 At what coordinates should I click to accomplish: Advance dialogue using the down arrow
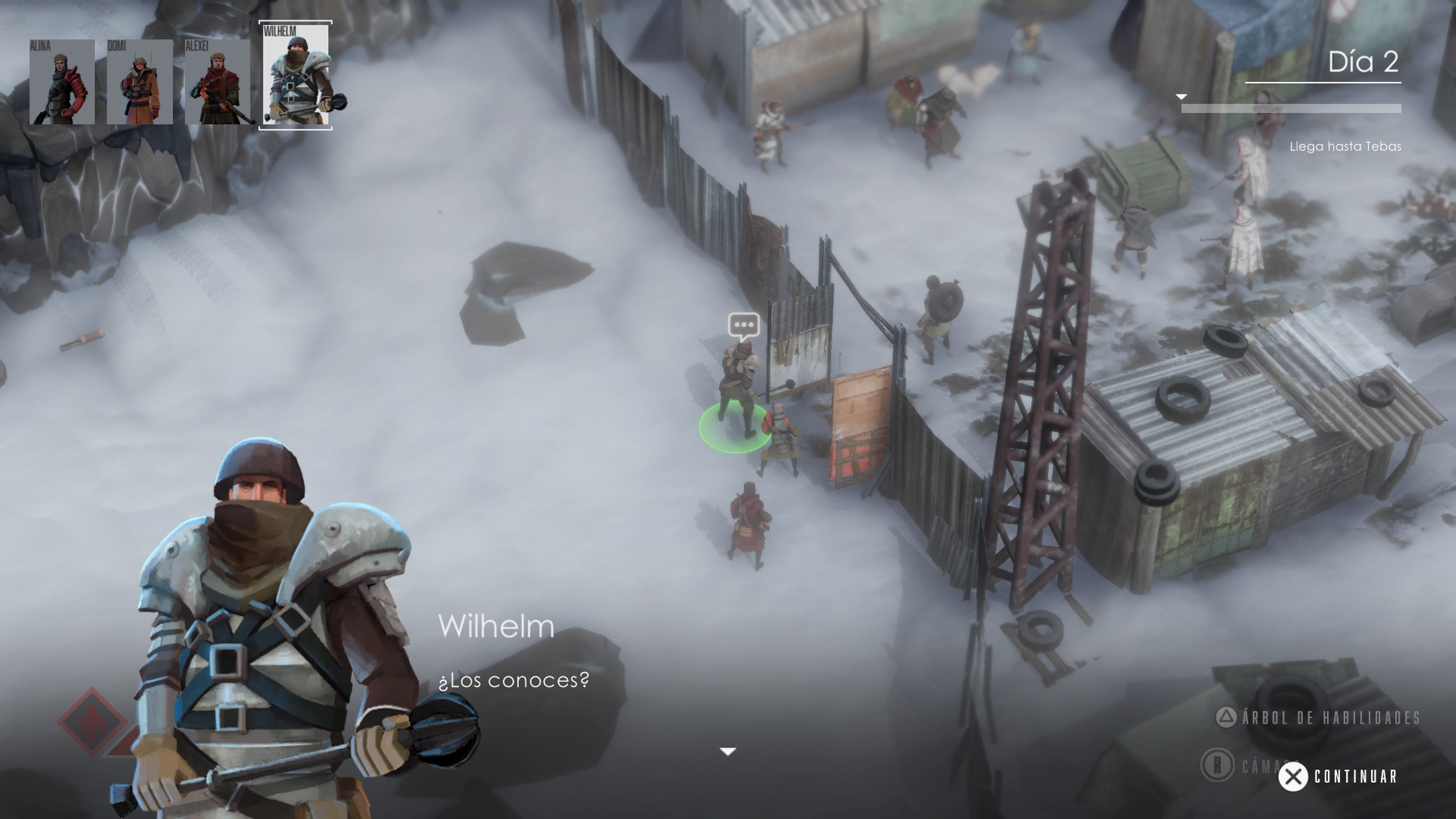tap(728, 752)
